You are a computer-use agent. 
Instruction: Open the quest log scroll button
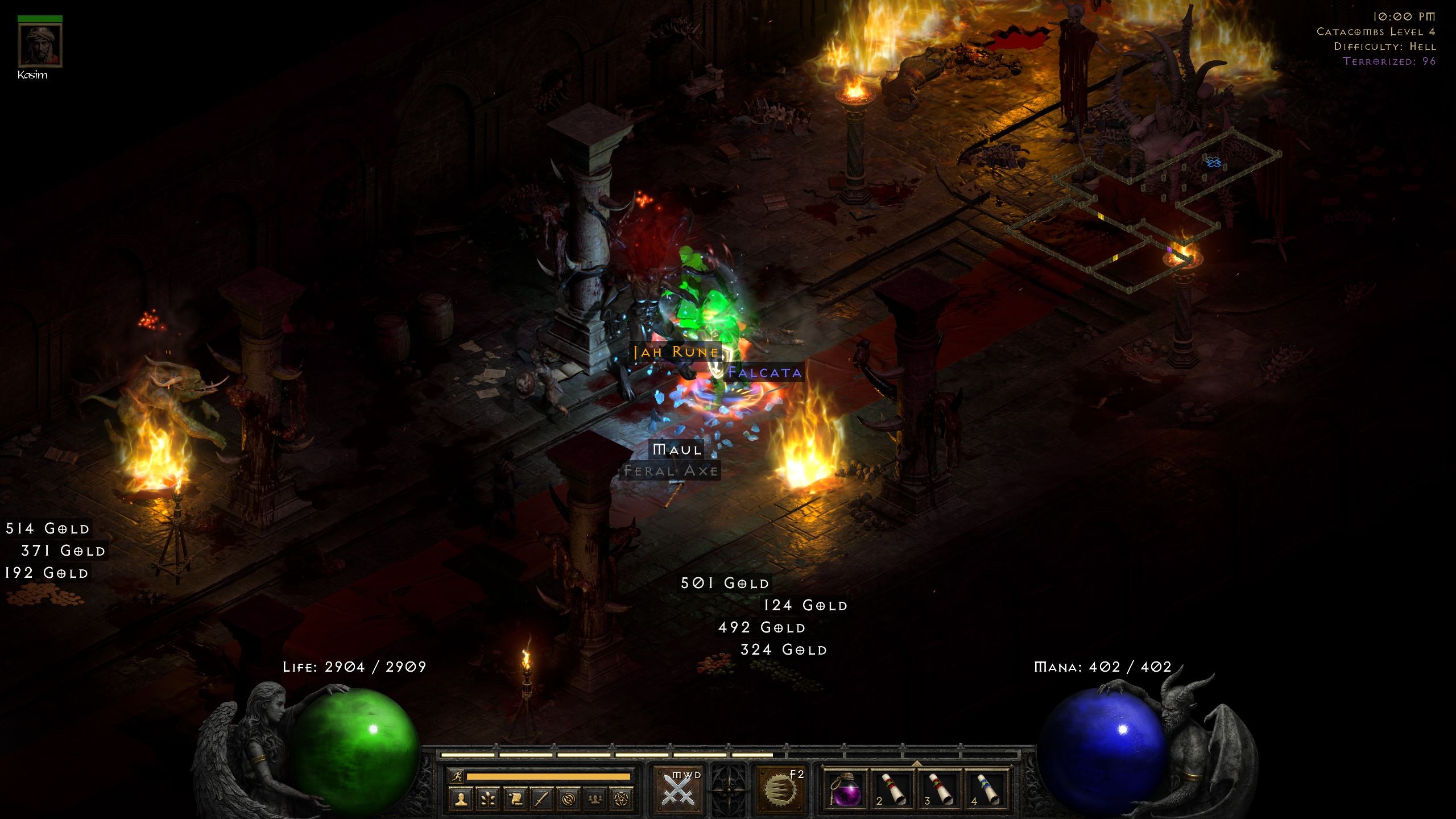coord(515,799)
